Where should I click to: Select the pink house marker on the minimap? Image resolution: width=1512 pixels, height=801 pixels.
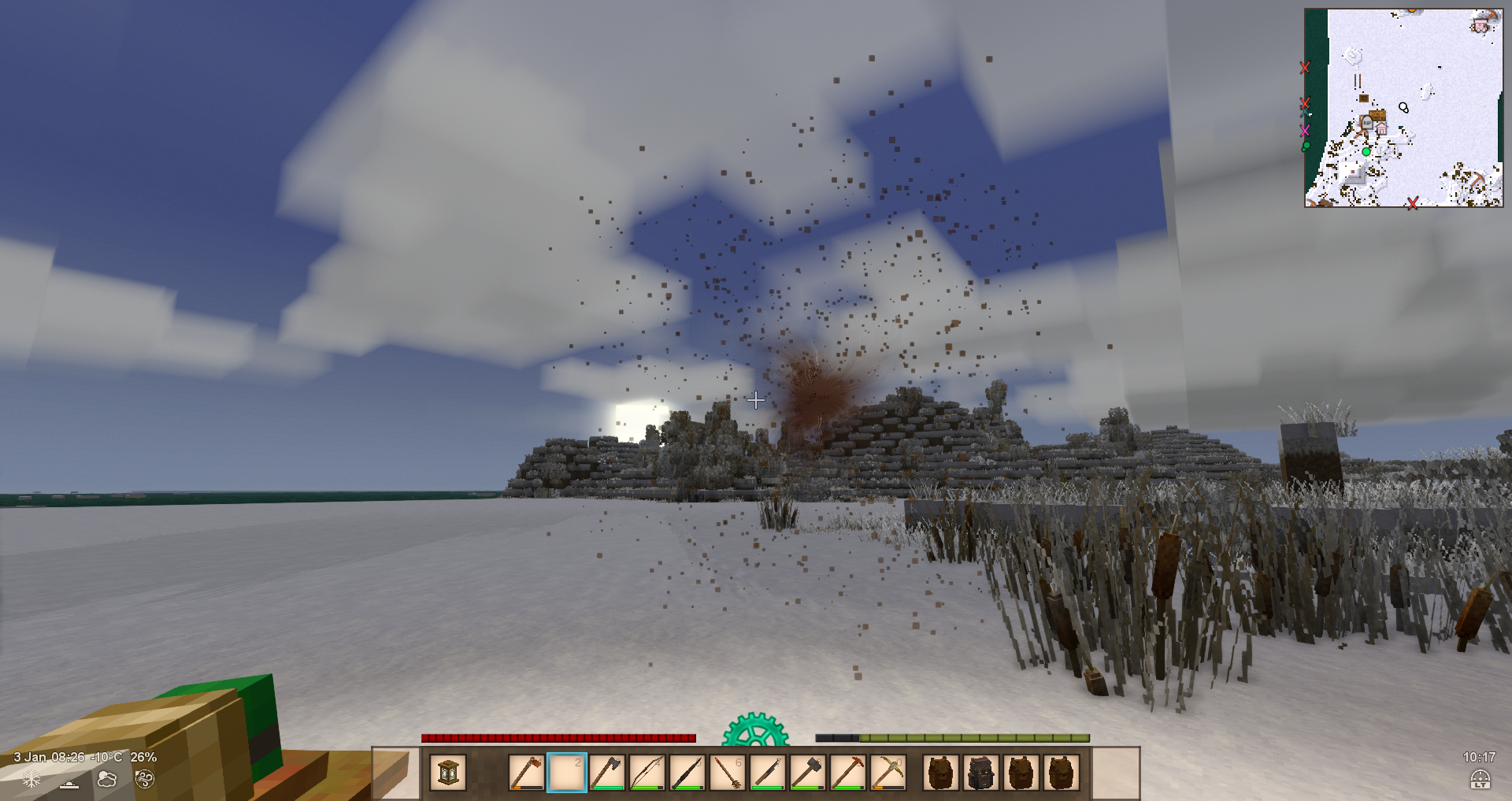tap(1380, 128)
